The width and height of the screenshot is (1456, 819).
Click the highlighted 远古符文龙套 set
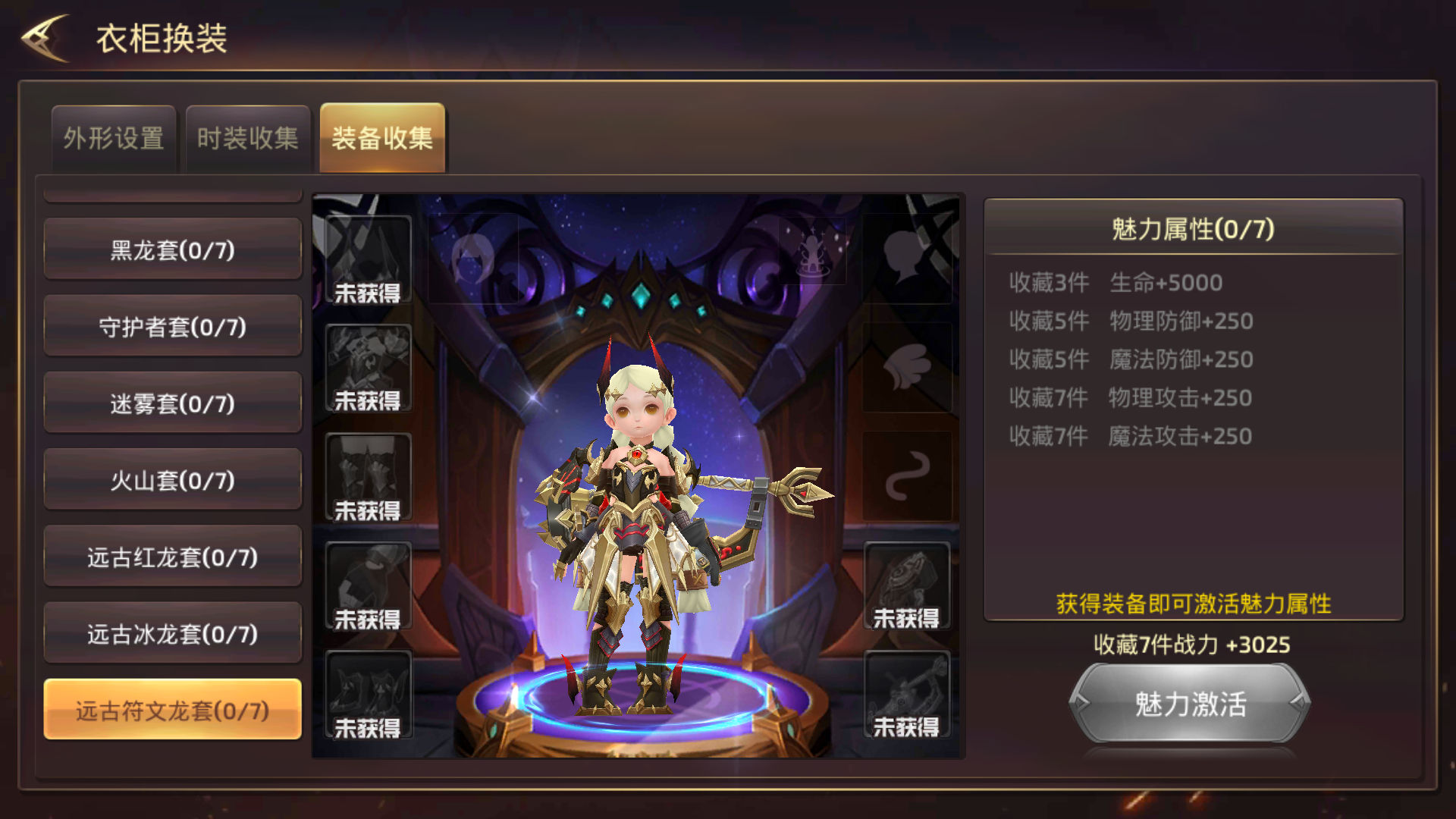(173, 711)
